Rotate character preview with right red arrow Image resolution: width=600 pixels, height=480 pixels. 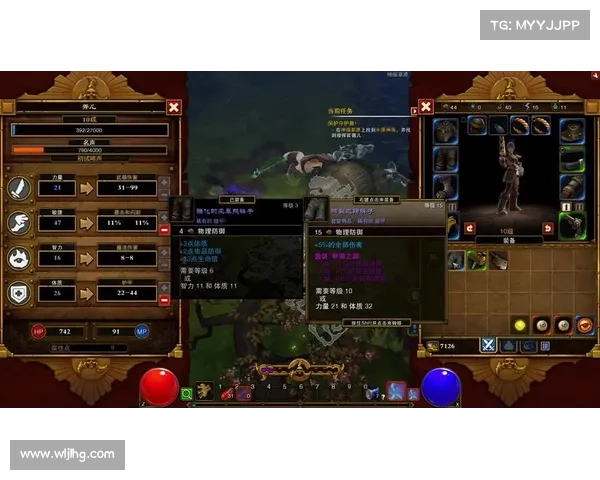click(547, 229)
